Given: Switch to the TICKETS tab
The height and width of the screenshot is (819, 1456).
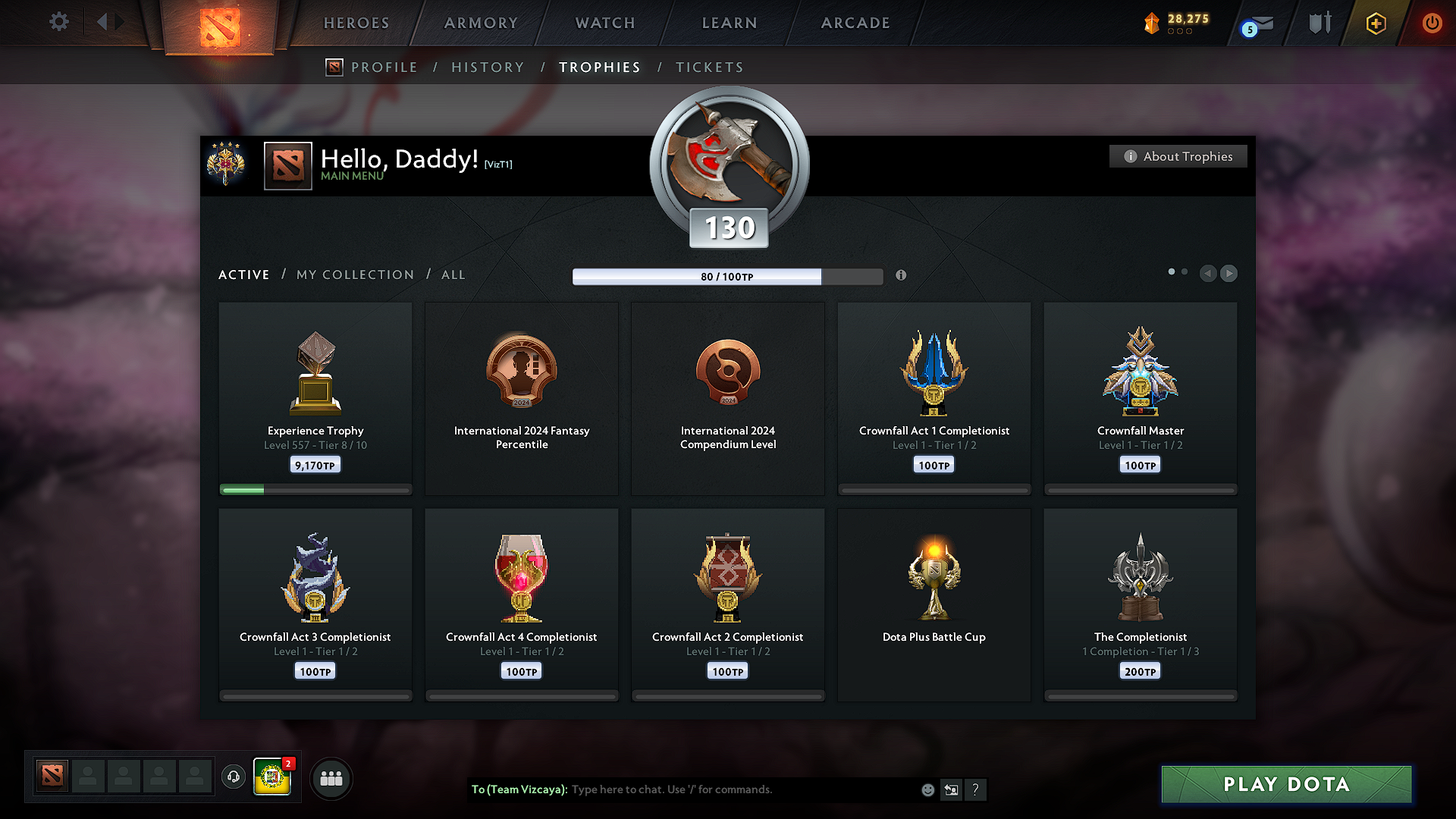Looking at the screenshot, I should [709, 67].
